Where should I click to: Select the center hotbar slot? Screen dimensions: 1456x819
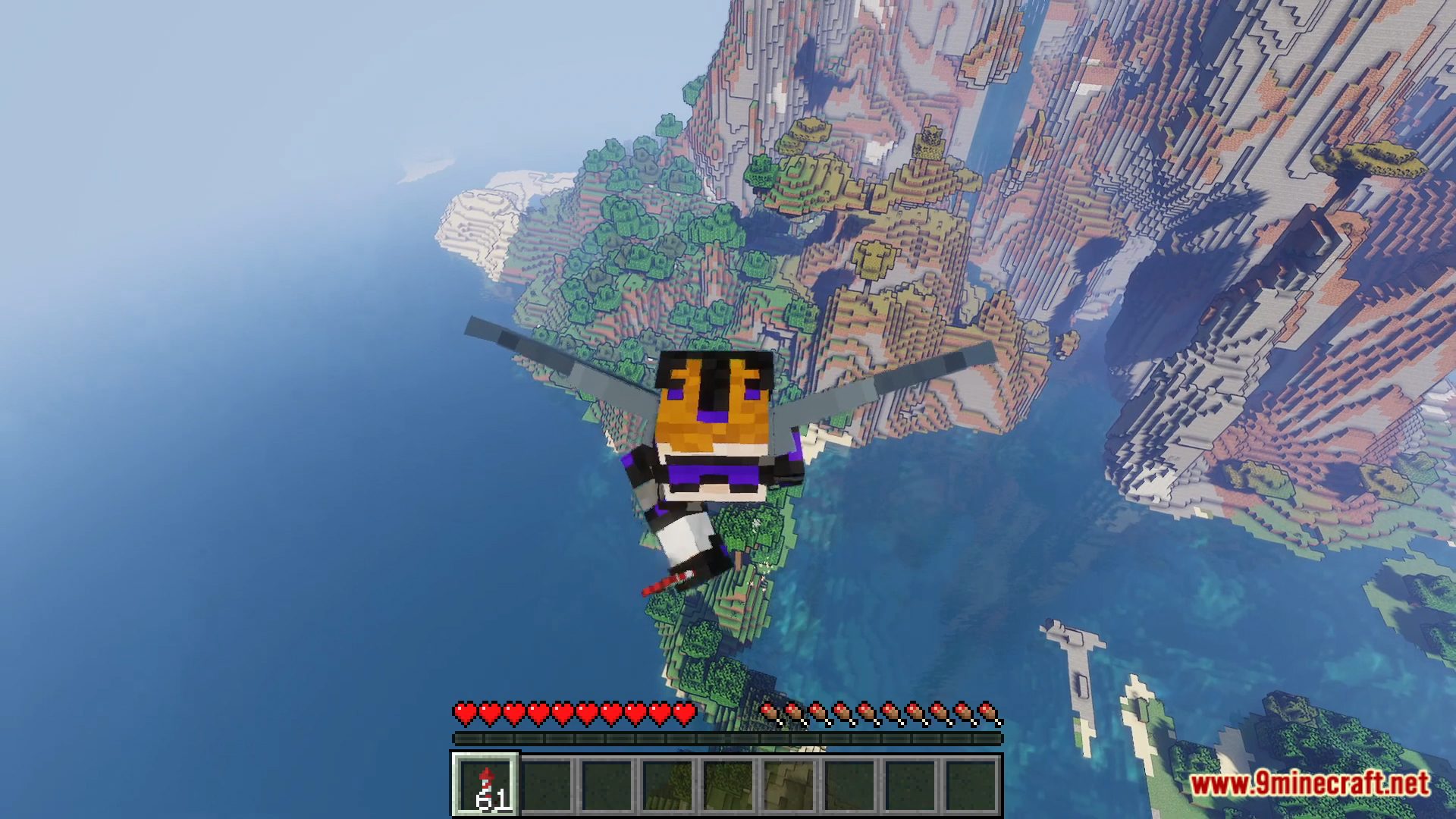tap(728, 785)
